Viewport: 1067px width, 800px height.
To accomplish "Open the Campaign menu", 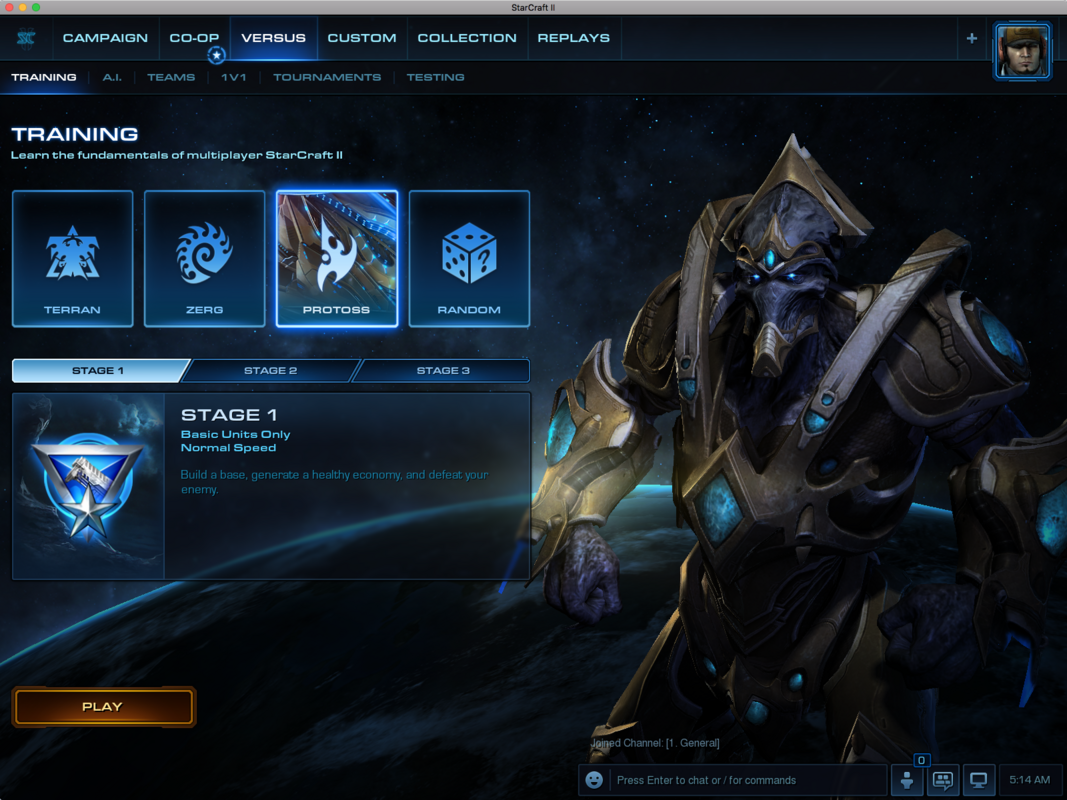I will click(x=105, y=38).
